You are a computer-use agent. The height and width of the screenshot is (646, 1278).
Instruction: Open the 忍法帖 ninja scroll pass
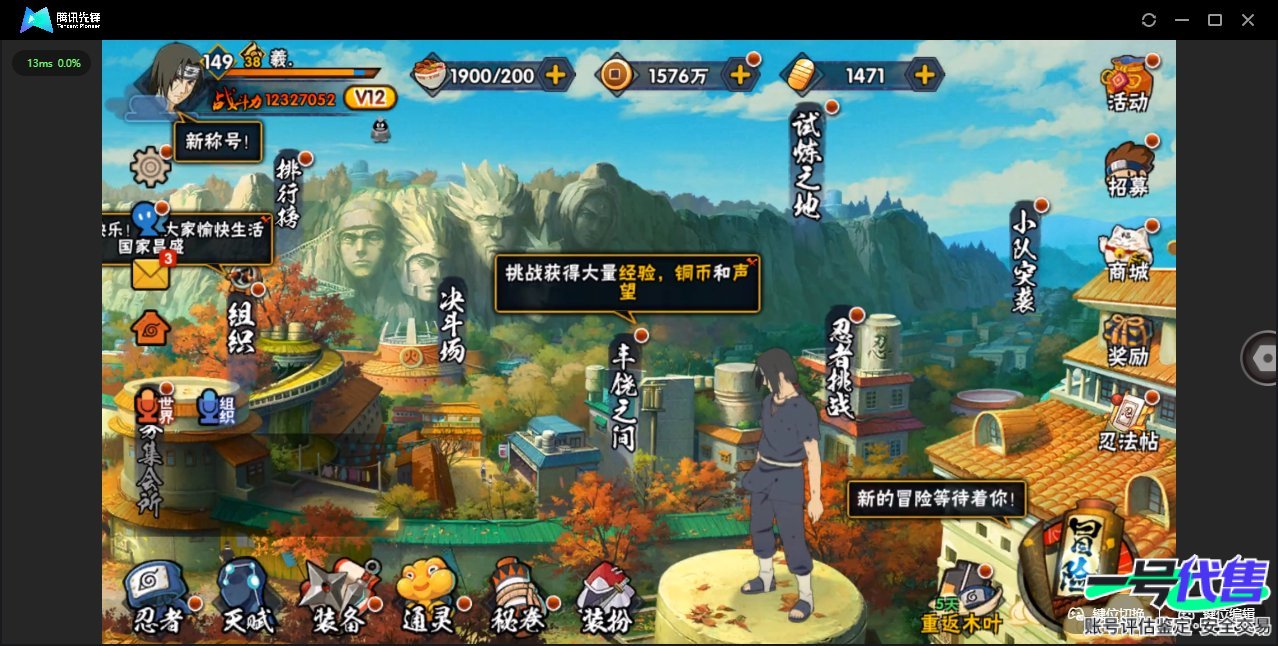tap(1129, 423)
